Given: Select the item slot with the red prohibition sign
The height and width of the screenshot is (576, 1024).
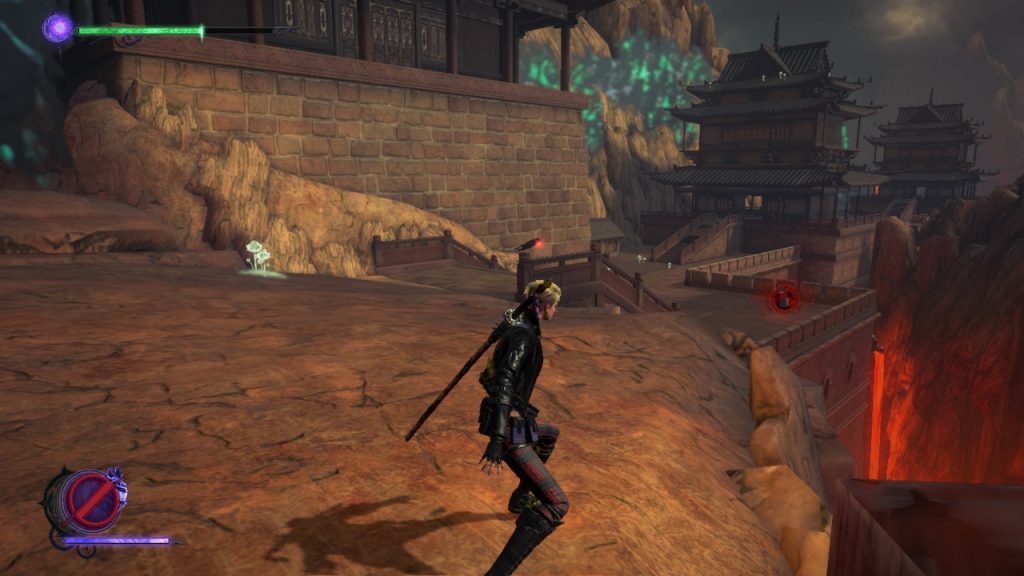Looking at the screenshot, I should click(x=83, y=500).
